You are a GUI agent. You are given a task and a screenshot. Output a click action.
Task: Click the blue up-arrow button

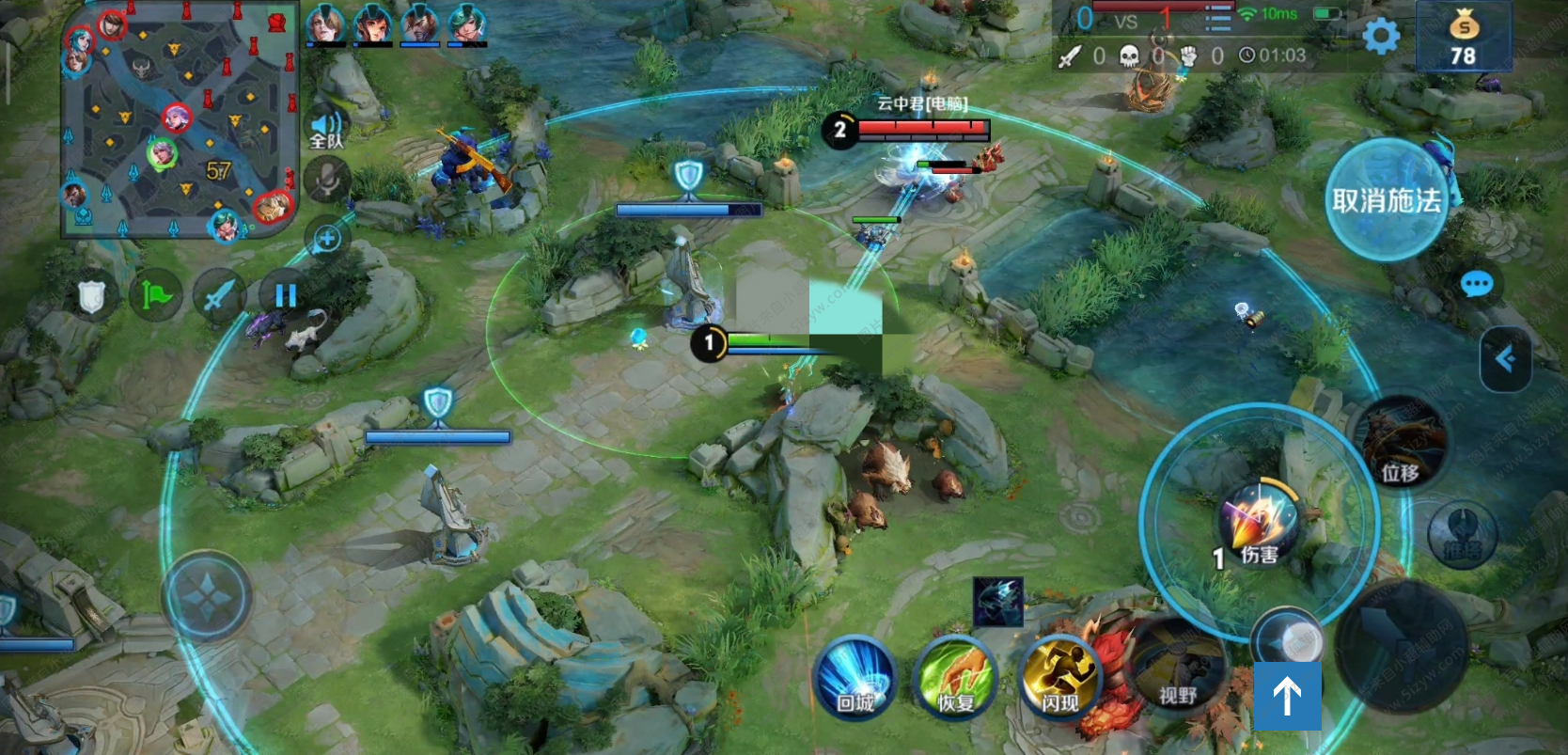tap(1287, 696)
